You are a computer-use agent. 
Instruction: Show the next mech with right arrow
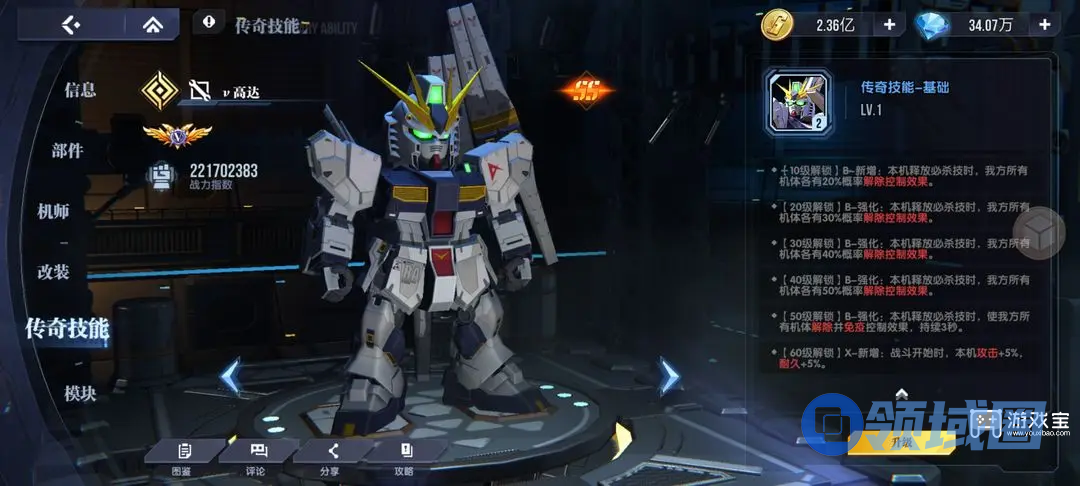pos(668,376)
